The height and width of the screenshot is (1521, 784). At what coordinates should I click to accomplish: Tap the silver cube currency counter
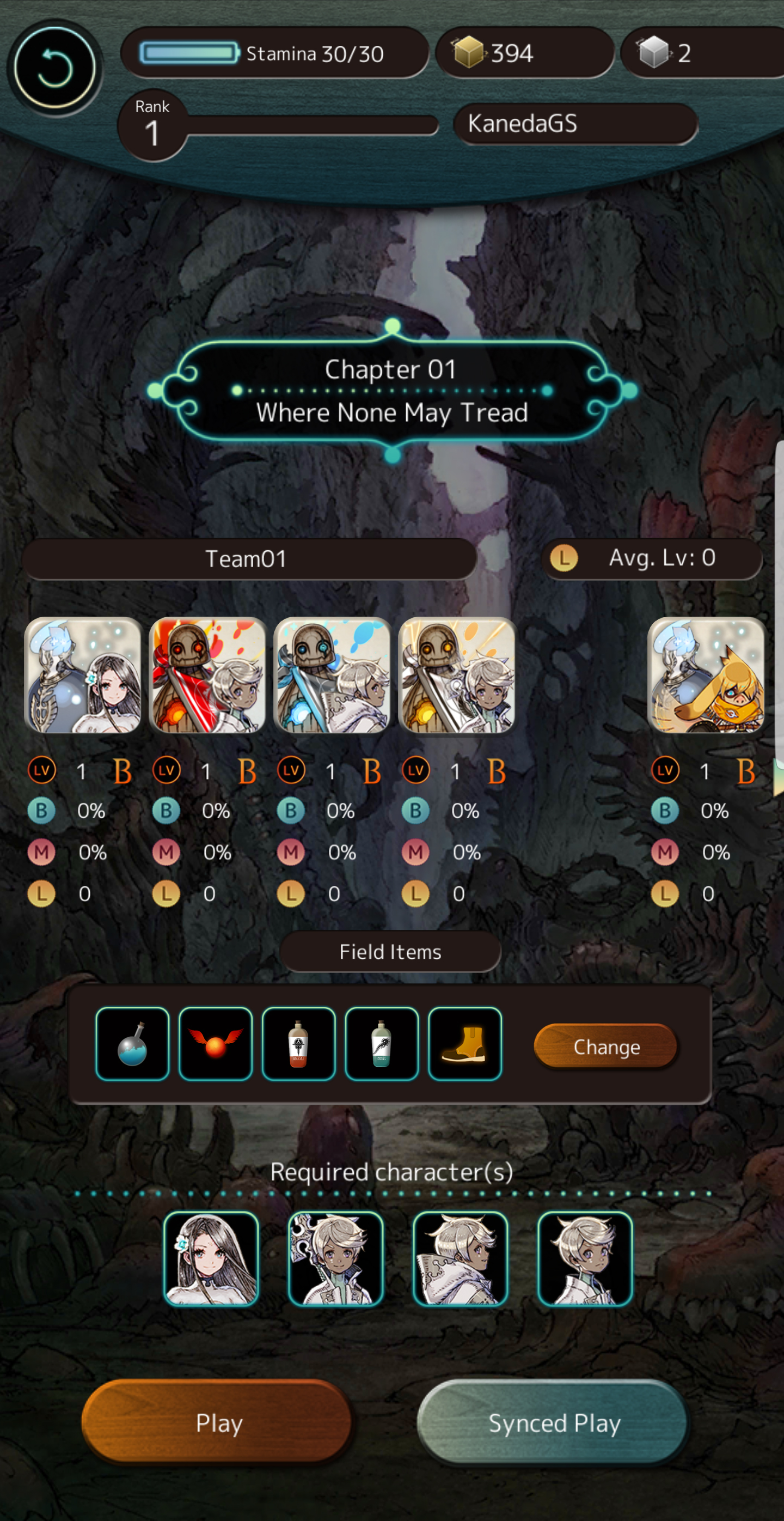pyautogui.click(x=702, y=53)
